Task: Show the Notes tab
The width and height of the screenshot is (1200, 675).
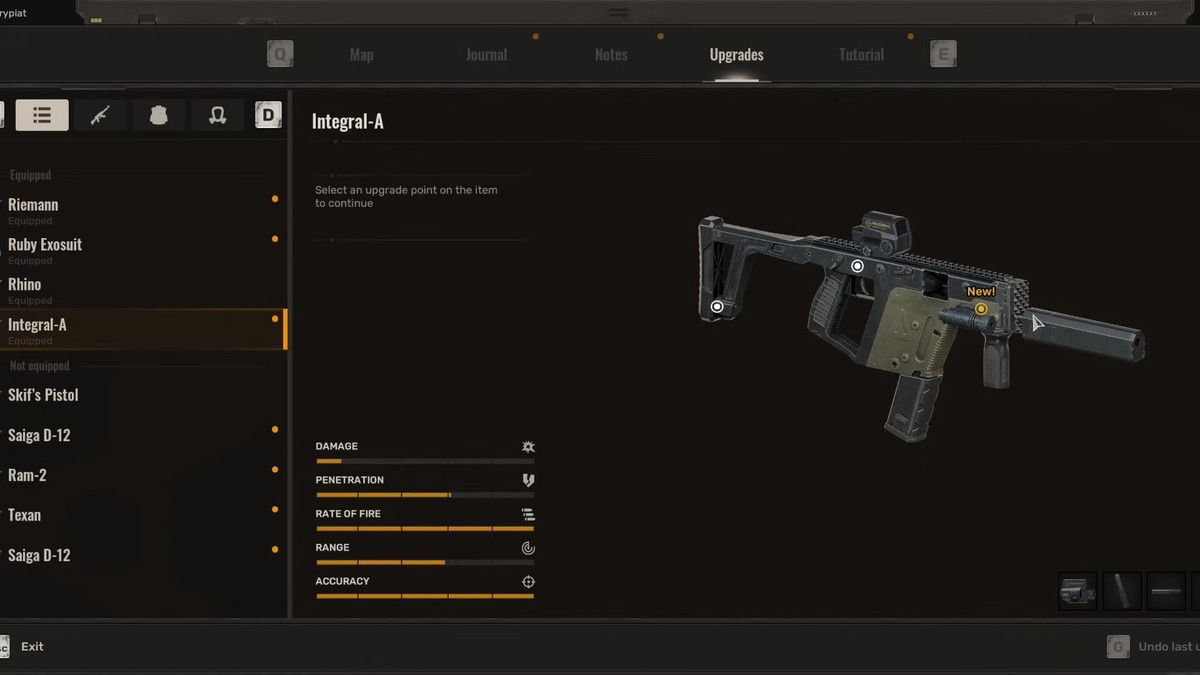Action: click(x=611, y=55)
